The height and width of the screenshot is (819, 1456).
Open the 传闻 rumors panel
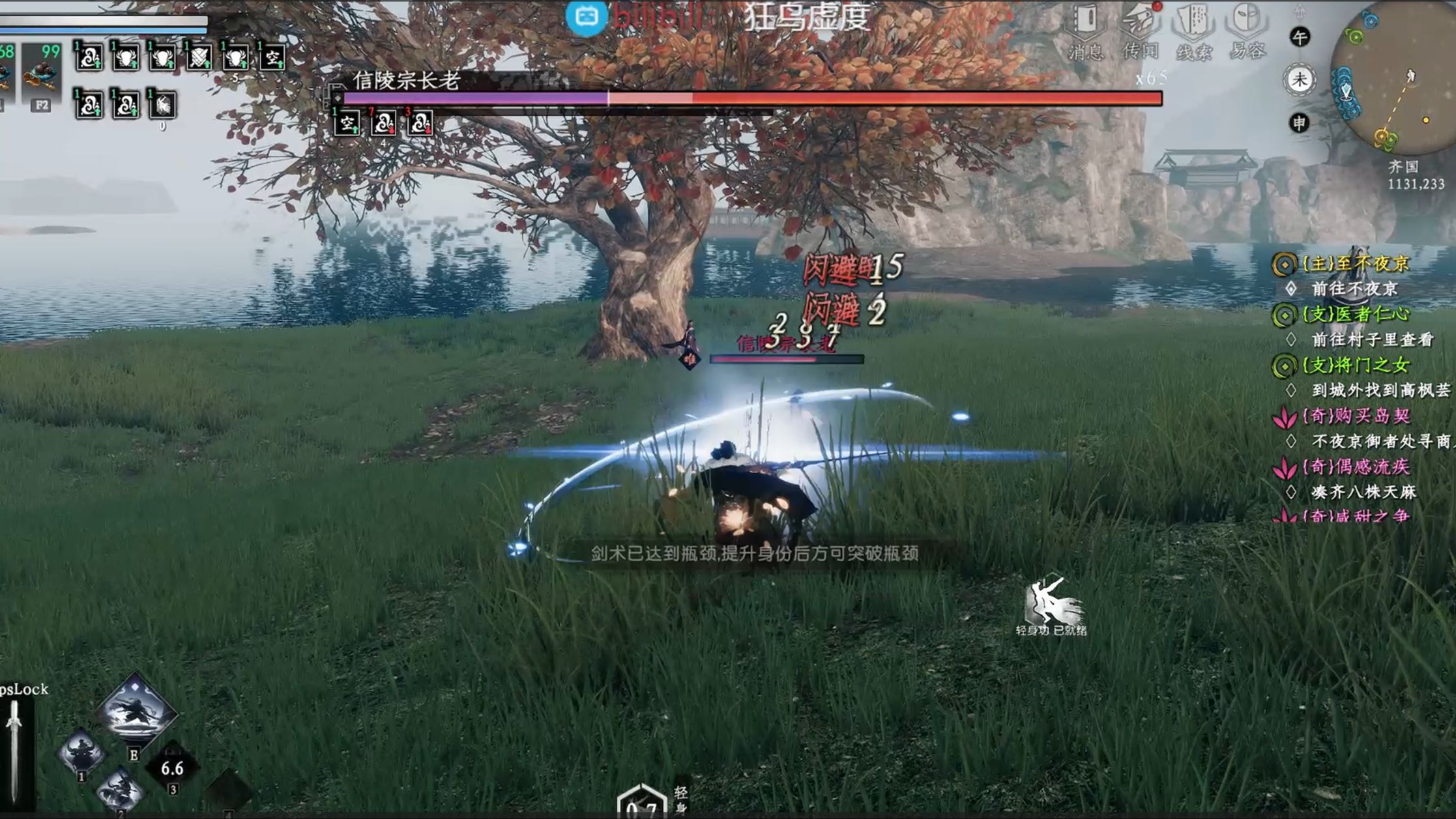(1139, 29)
